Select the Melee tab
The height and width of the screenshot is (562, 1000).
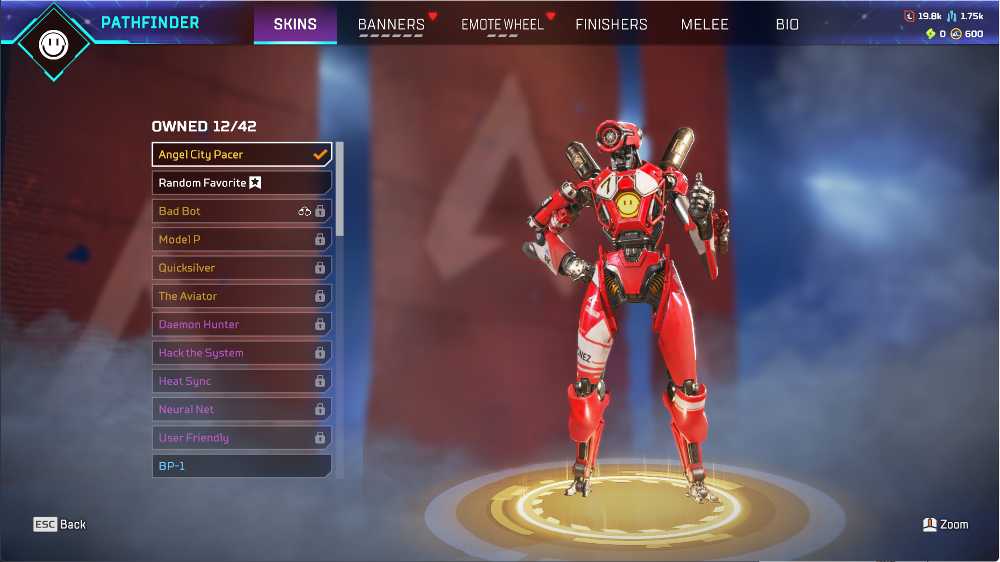705,24
